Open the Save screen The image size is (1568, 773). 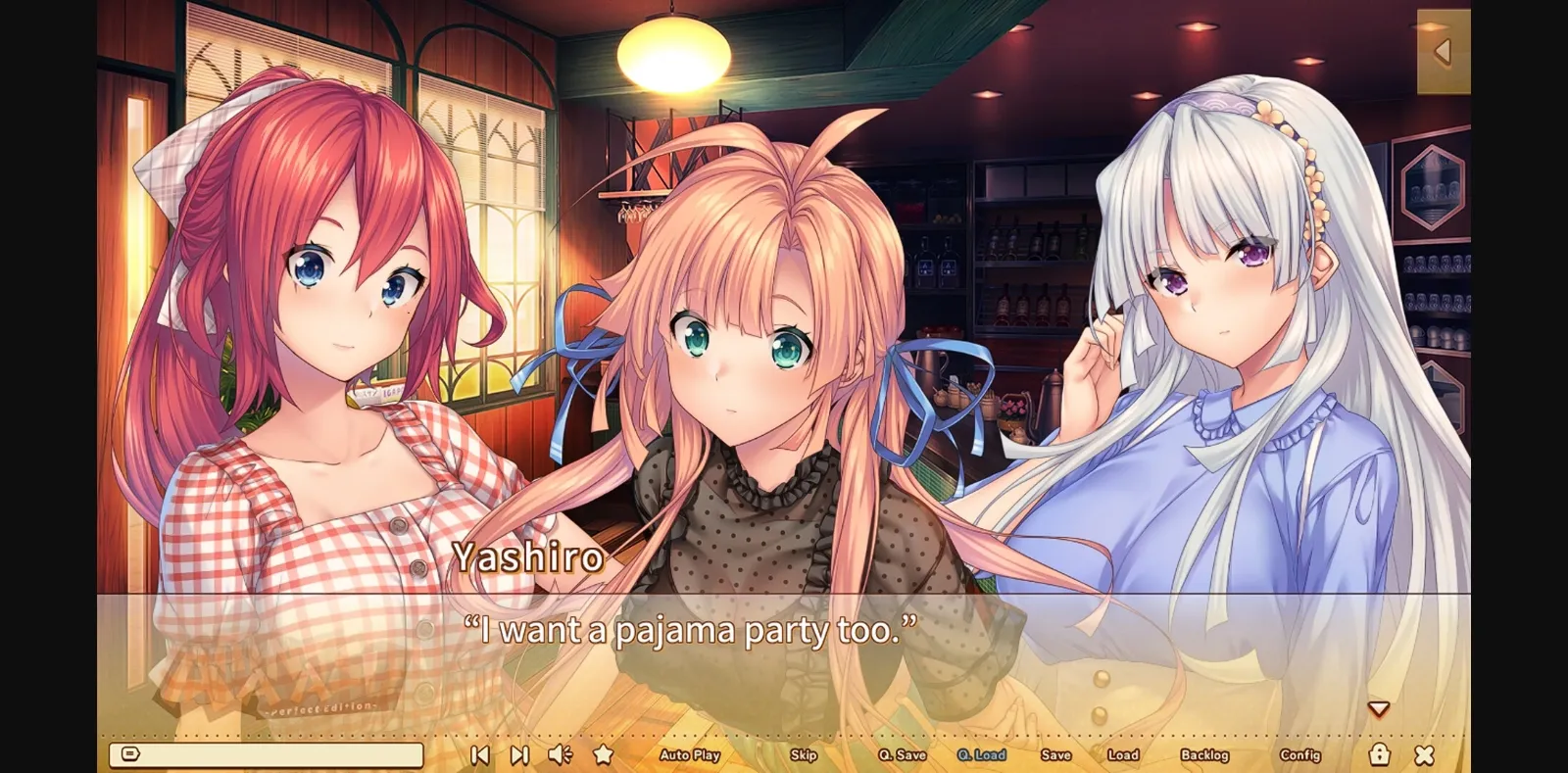pos(1056,755)
